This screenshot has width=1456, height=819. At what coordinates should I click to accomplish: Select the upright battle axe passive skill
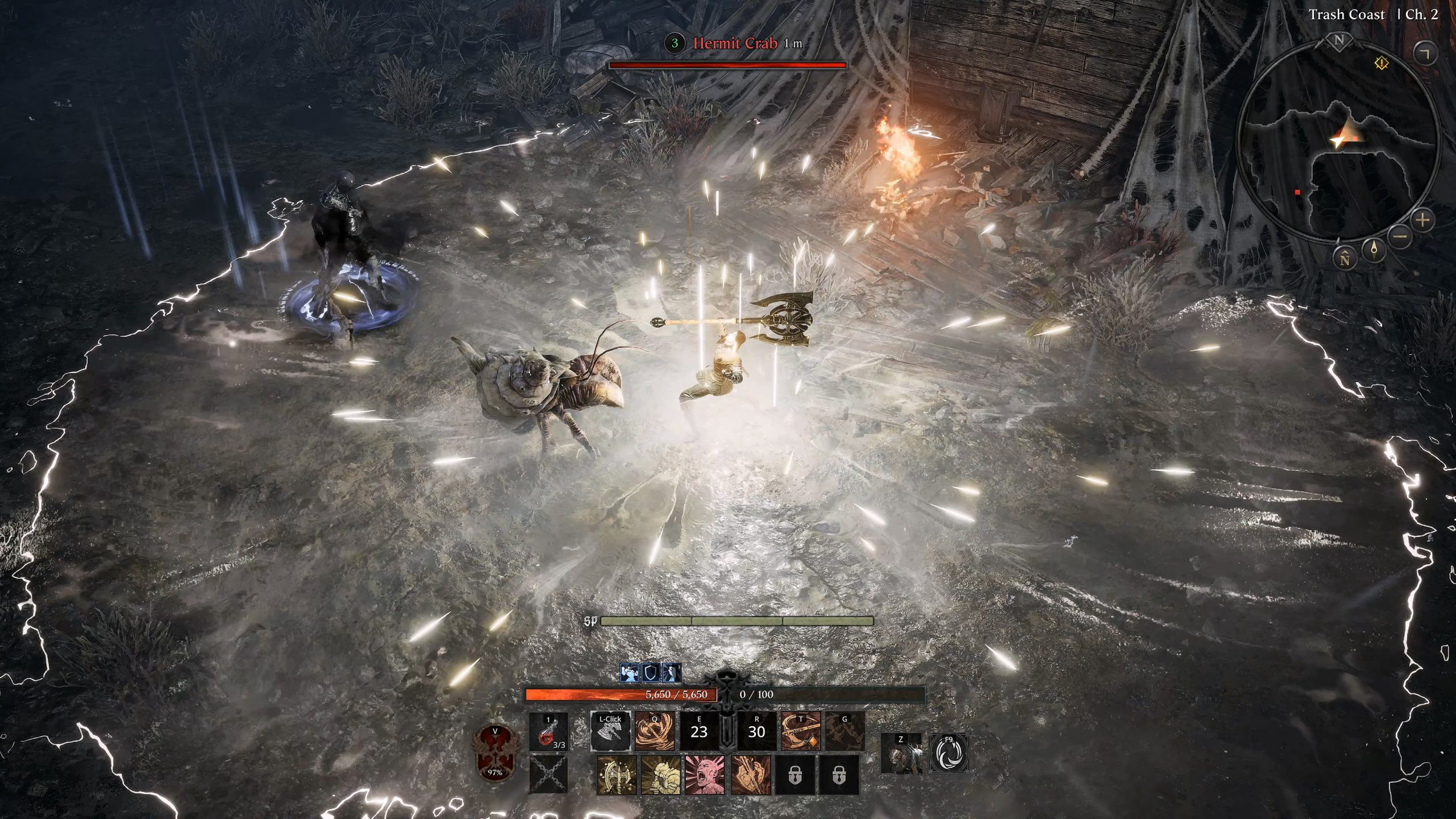tap(616, 775)
